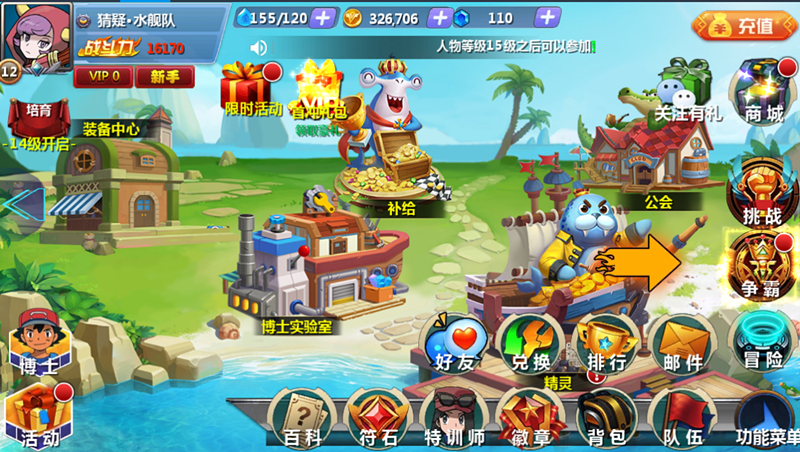Image resolution: width=800 pixels, height=452 pixels.
Task: Tap the 关注有礼 WeChat gift icon
Action: coord(686,90)
